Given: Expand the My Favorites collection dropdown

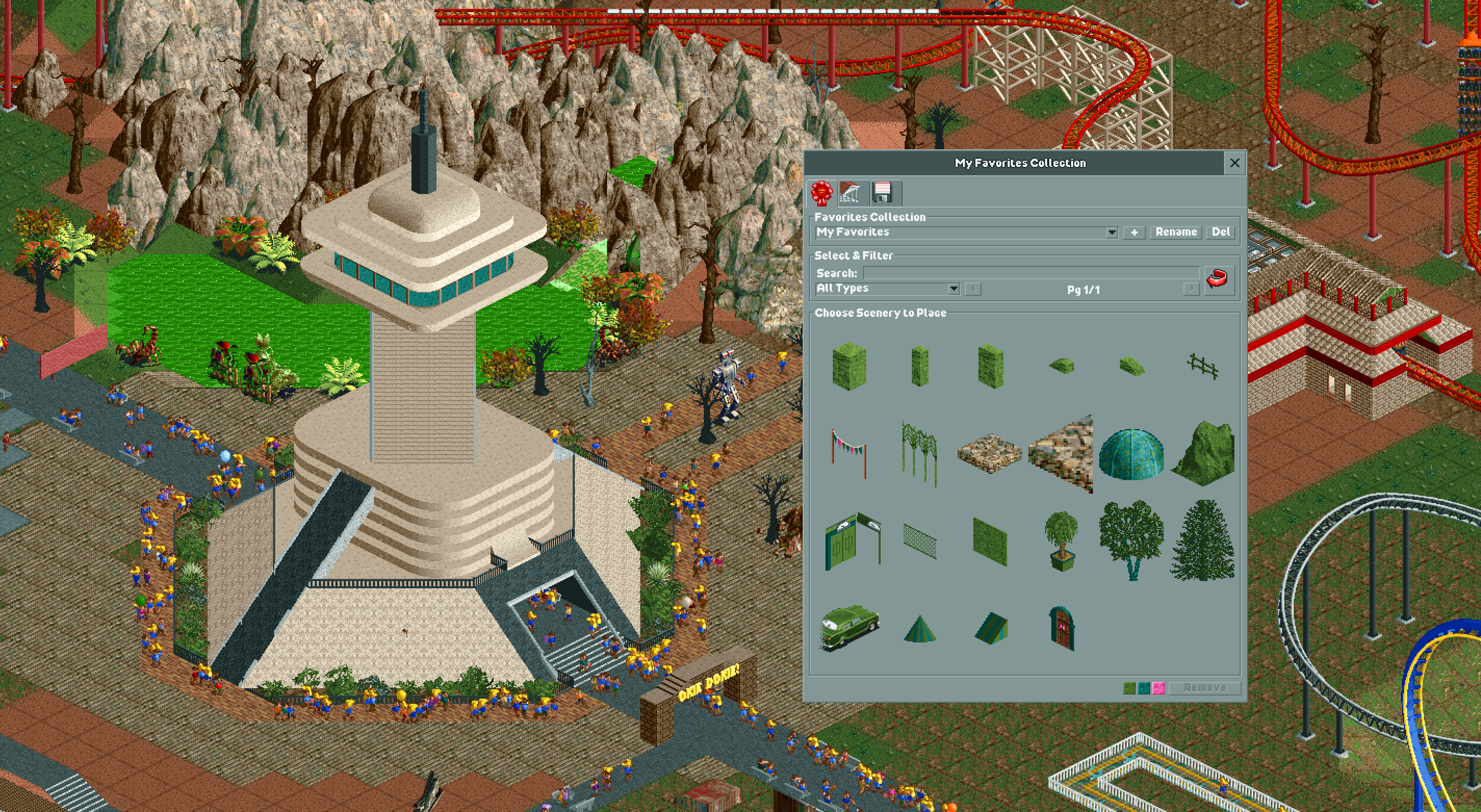Looking at the screenshot, I should click(x=1111, y=233).
